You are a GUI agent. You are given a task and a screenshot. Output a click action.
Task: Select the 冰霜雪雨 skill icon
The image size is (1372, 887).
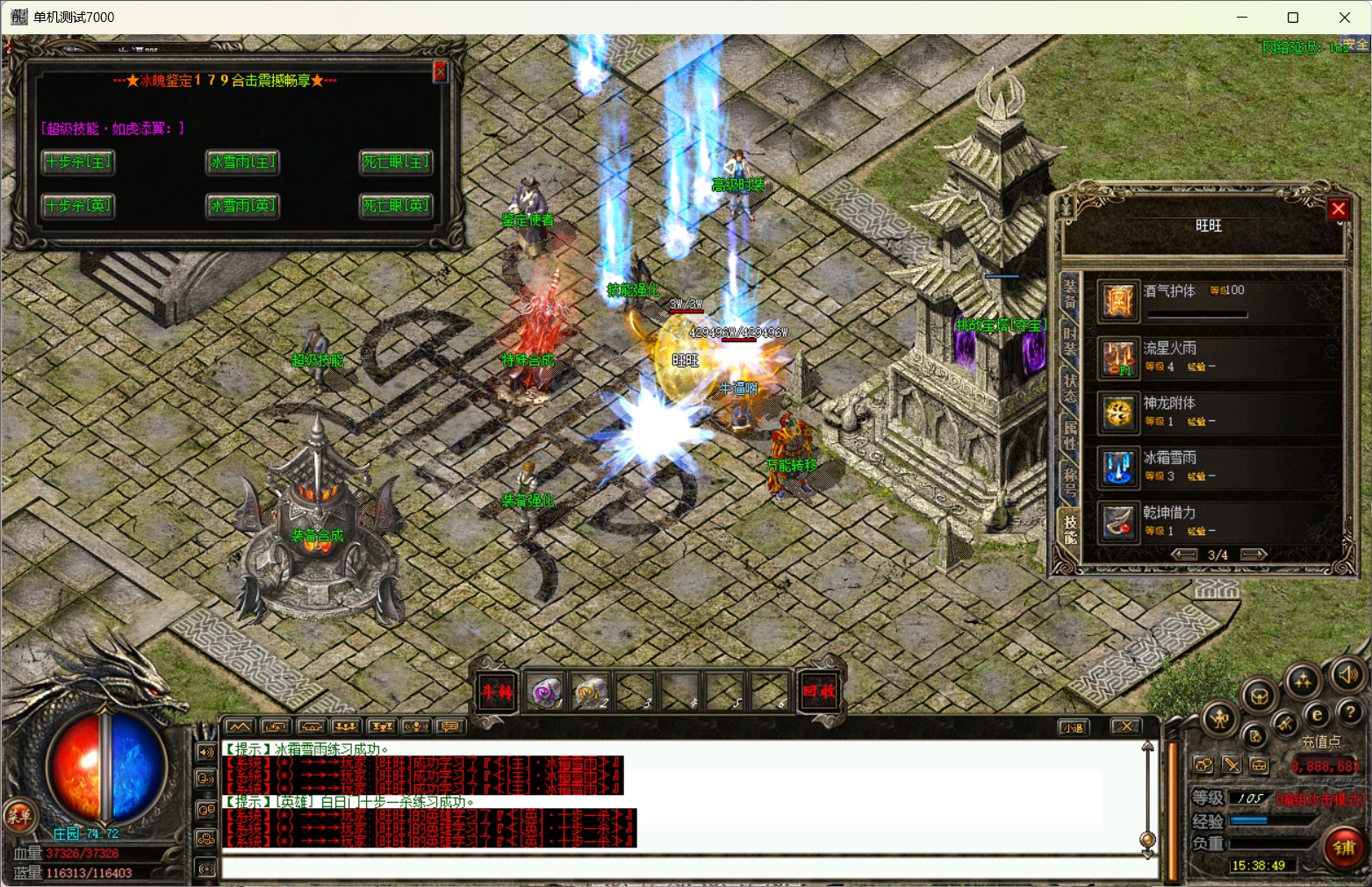click(x=1119, y=468)
